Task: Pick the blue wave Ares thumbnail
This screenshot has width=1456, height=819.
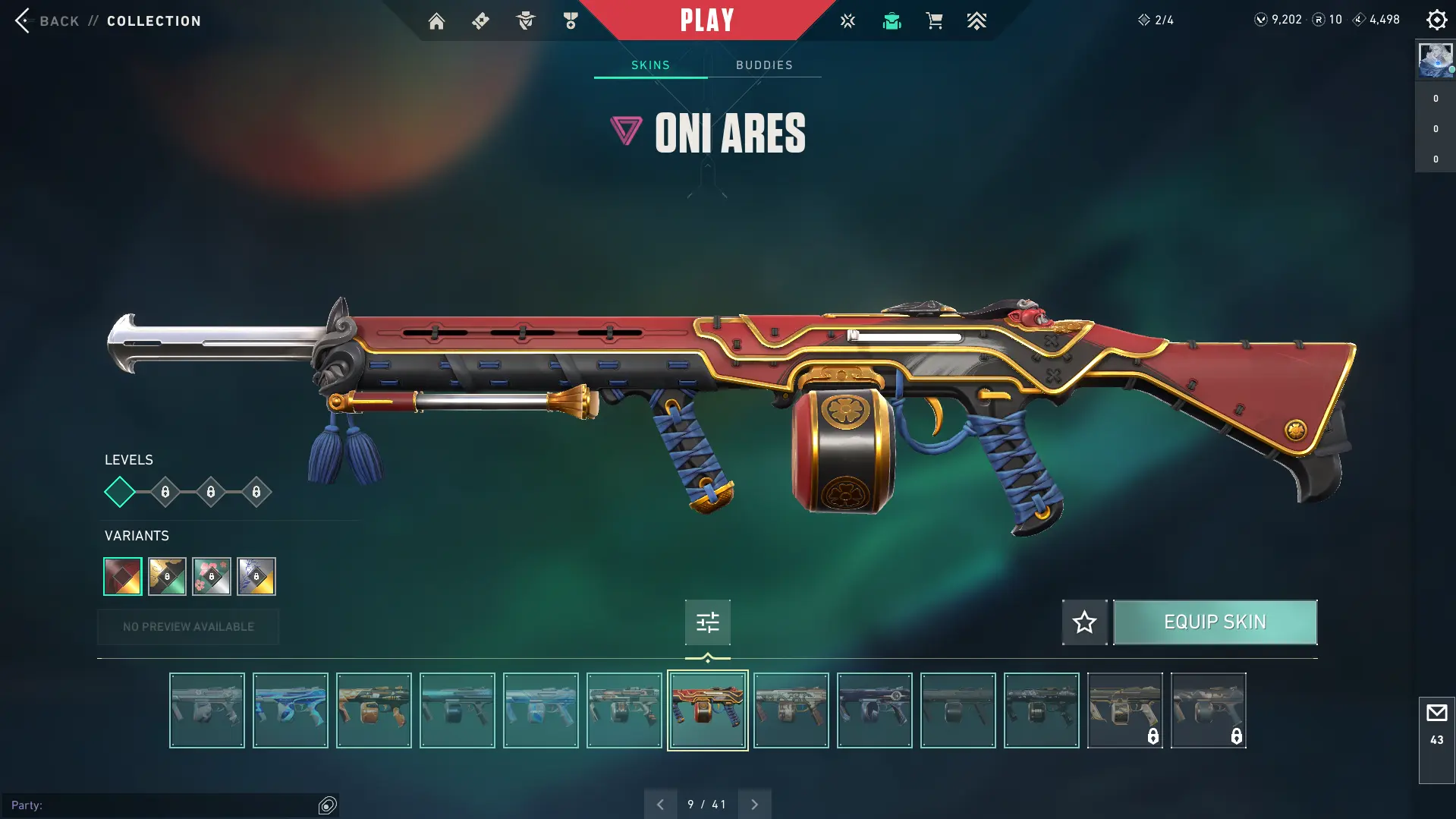Action: tap(291, 710)
